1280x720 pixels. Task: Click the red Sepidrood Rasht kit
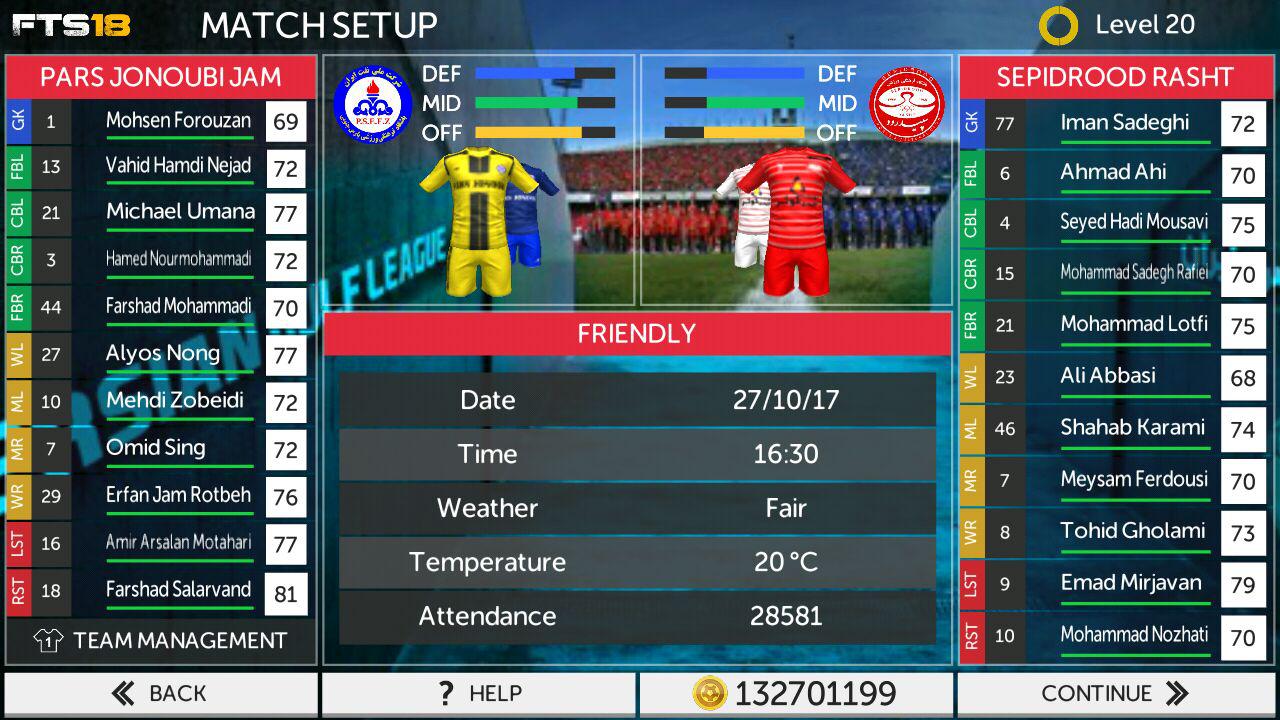797,220
